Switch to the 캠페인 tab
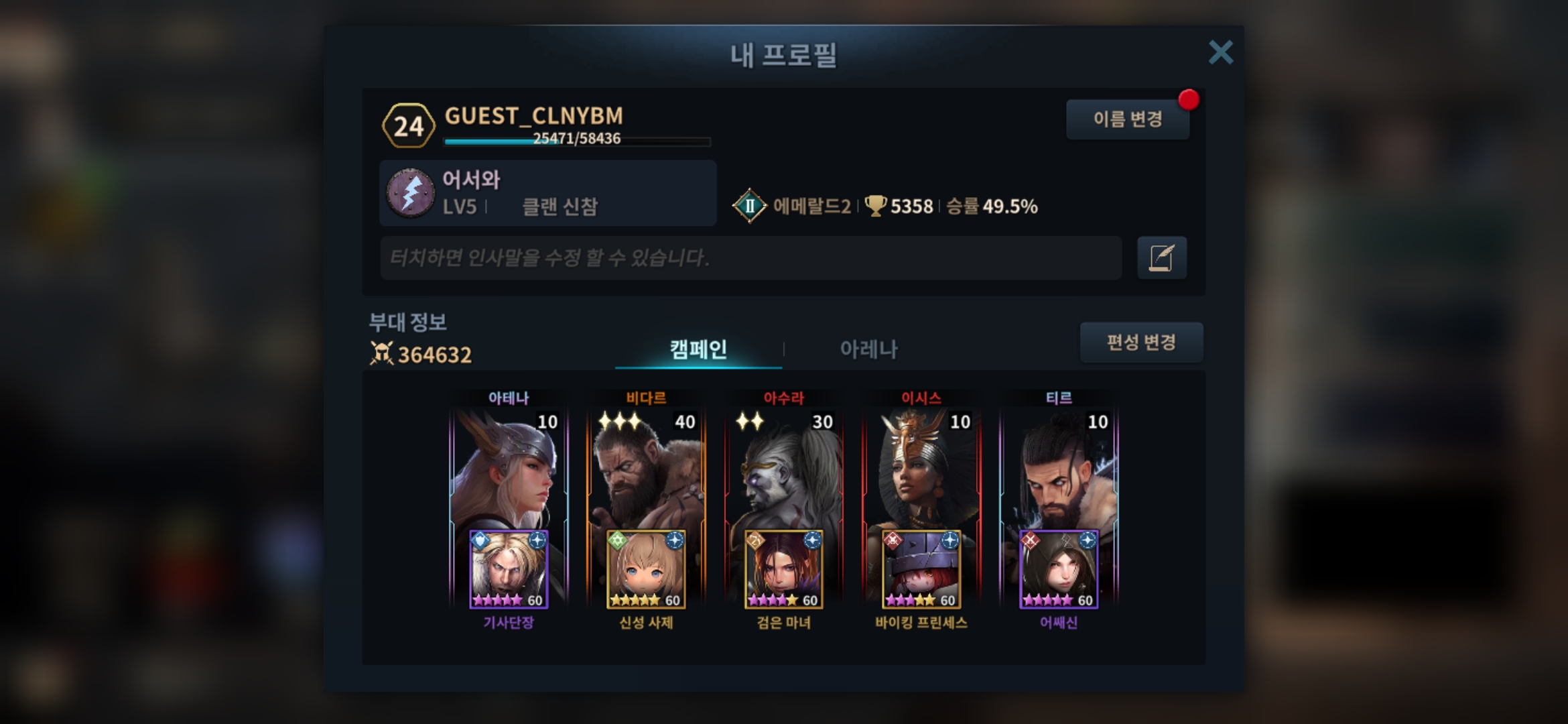The width and height of the screenshot is (1568, 724). [698, 349]
